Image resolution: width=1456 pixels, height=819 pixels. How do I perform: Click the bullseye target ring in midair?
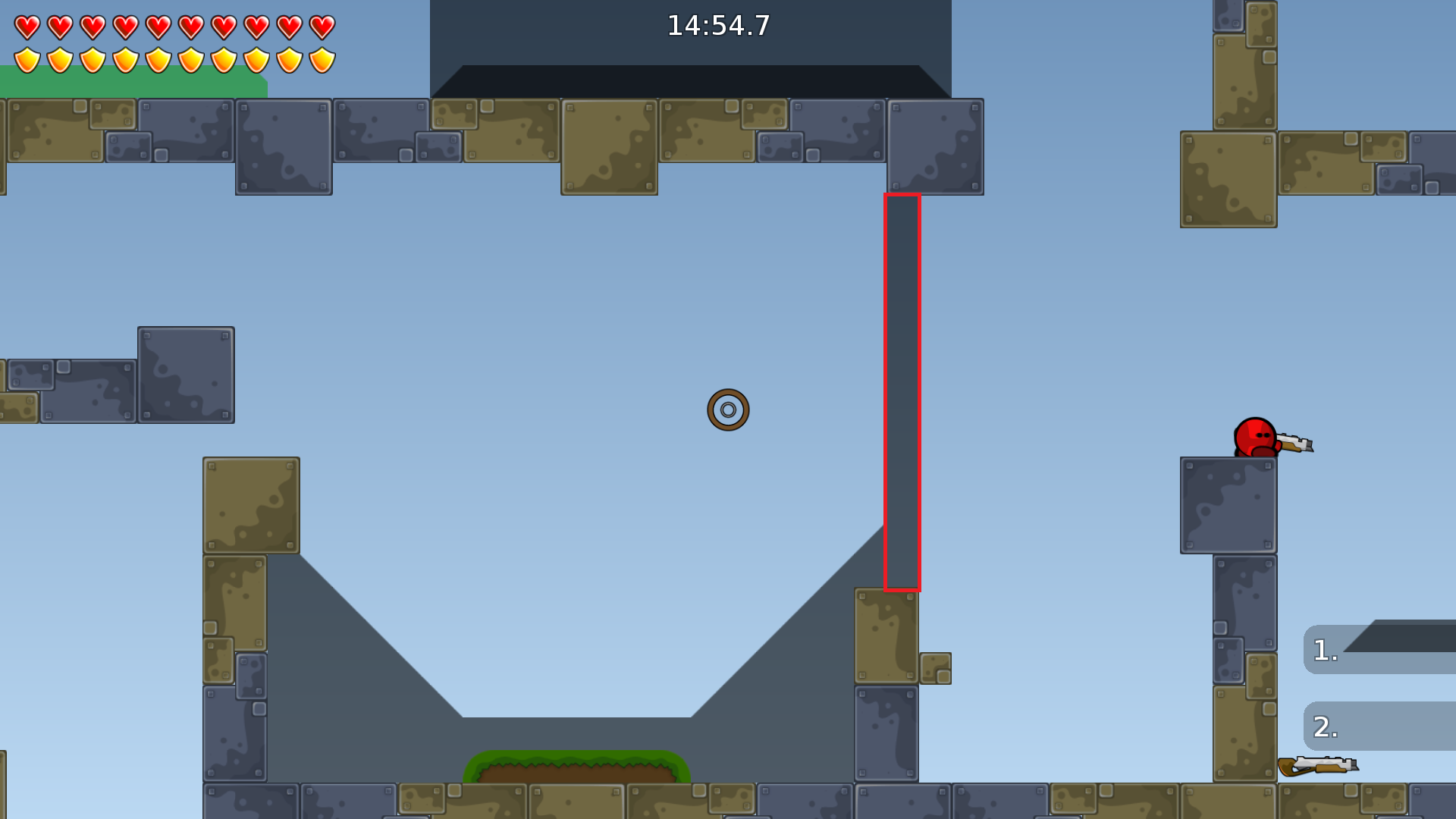coord(729,408)
